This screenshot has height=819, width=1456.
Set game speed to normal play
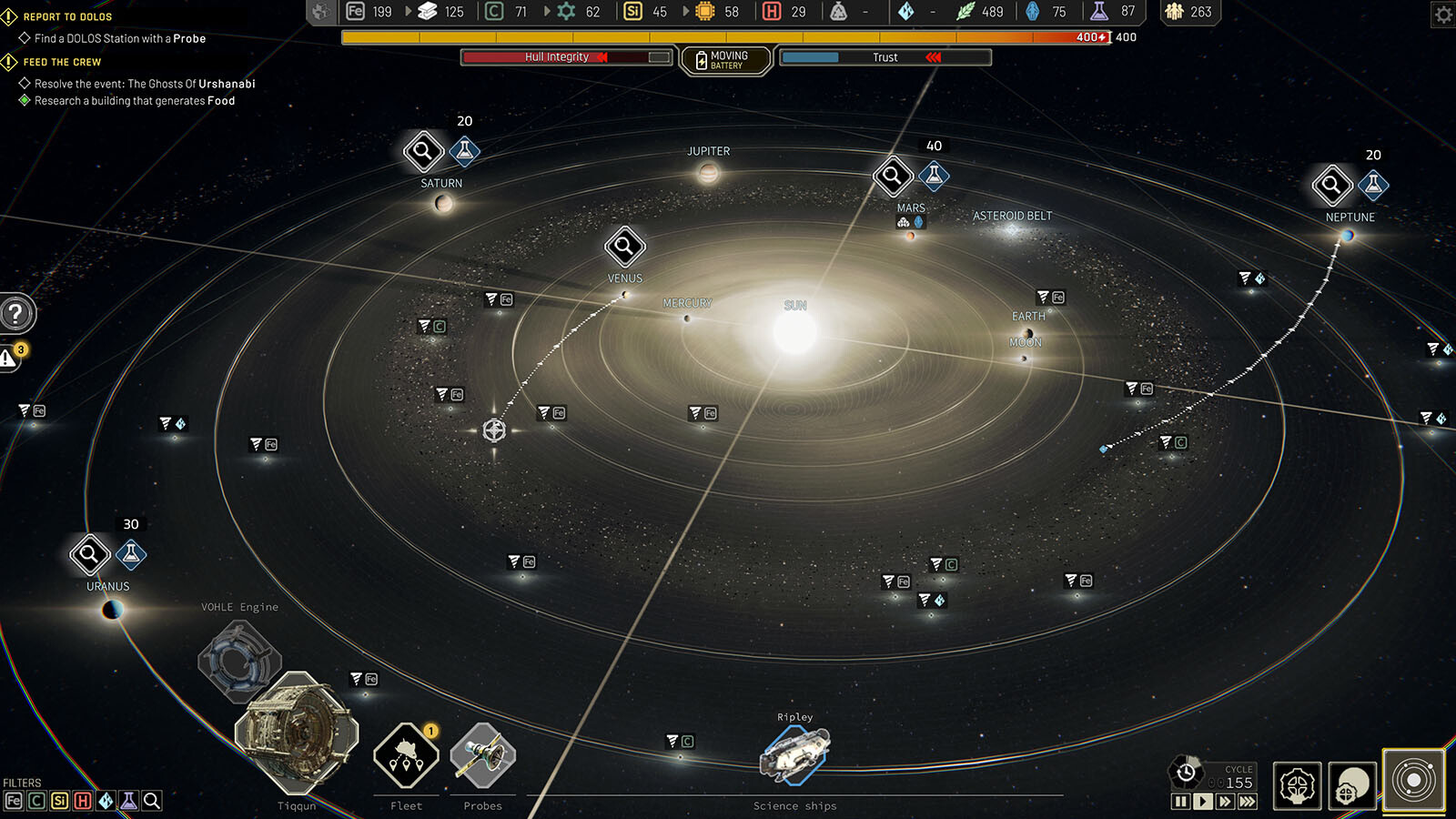point(1203,802)
